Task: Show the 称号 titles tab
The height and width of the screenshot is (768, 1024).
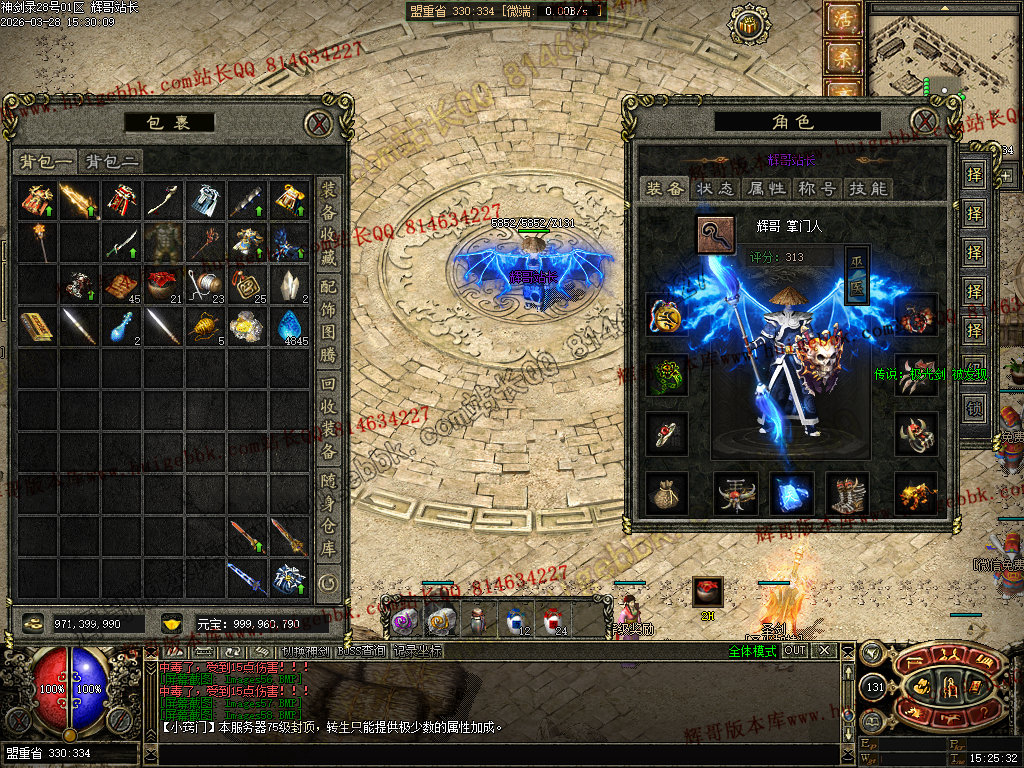Action: point(816,188)
